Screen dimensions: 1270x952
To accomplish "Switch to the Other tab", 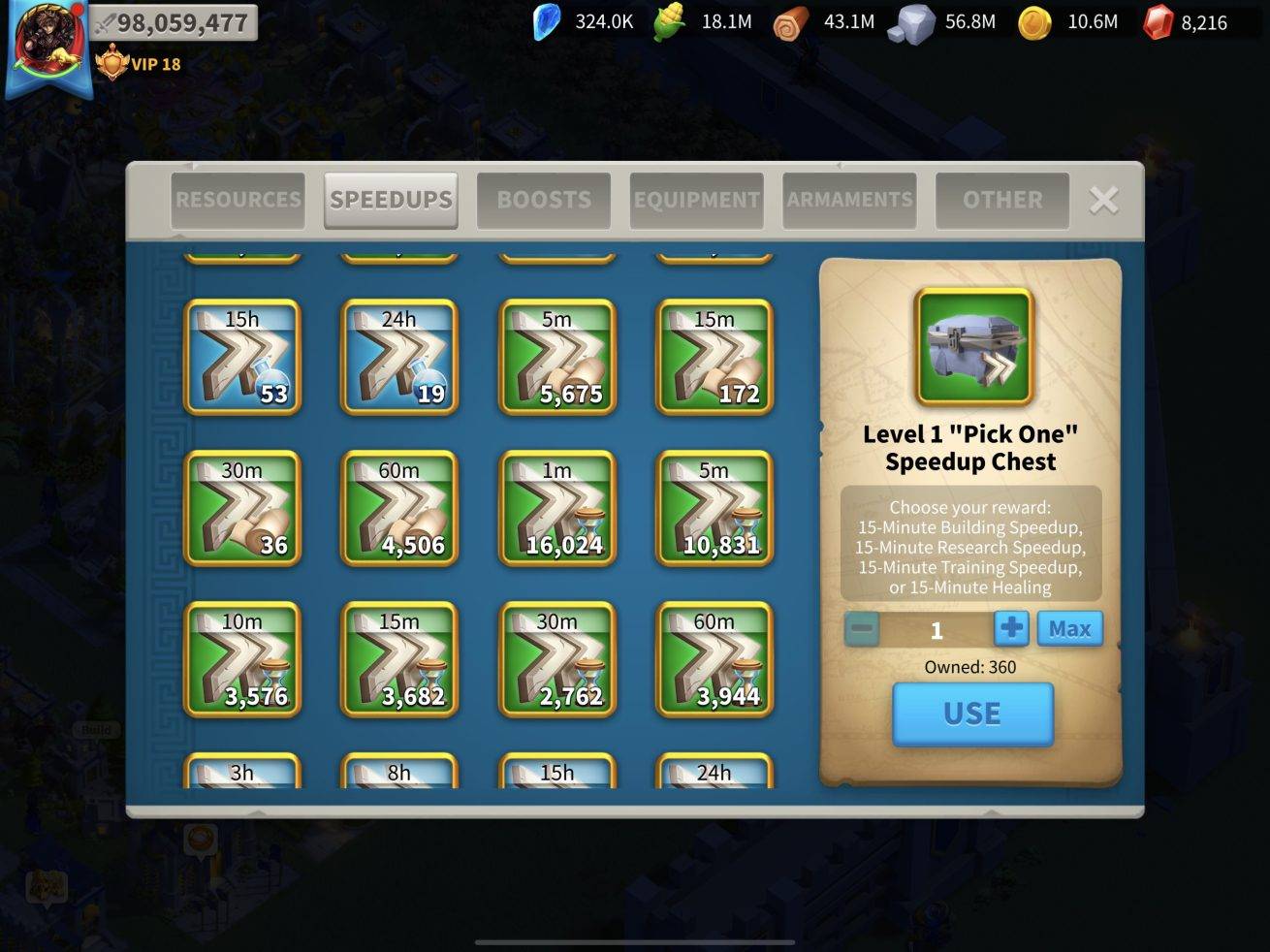I will point(1002,201).
